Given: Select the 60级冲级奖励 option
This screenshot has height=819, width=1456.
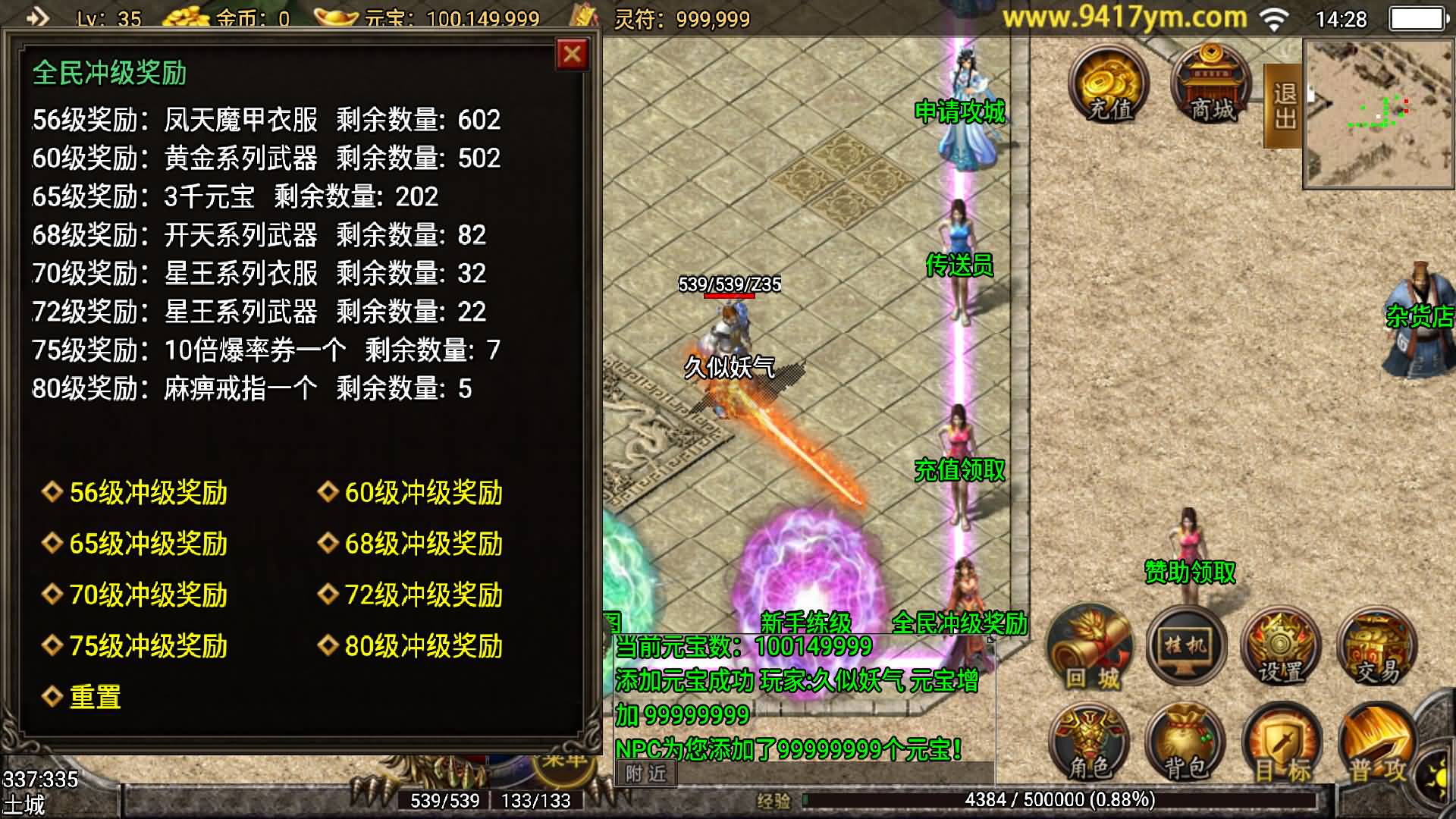Looking at the screenshot, I should coord(423,493).
